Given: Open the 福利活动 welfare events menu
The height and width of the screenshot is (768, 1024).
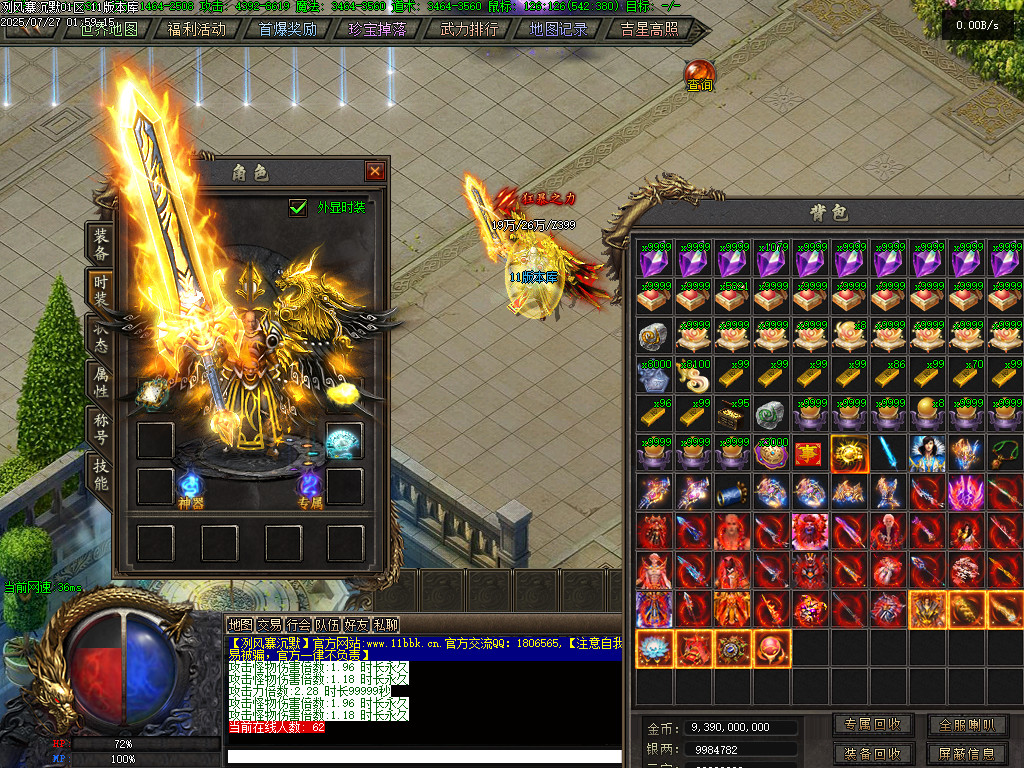Looking at the screenshot, I should 197,29.
